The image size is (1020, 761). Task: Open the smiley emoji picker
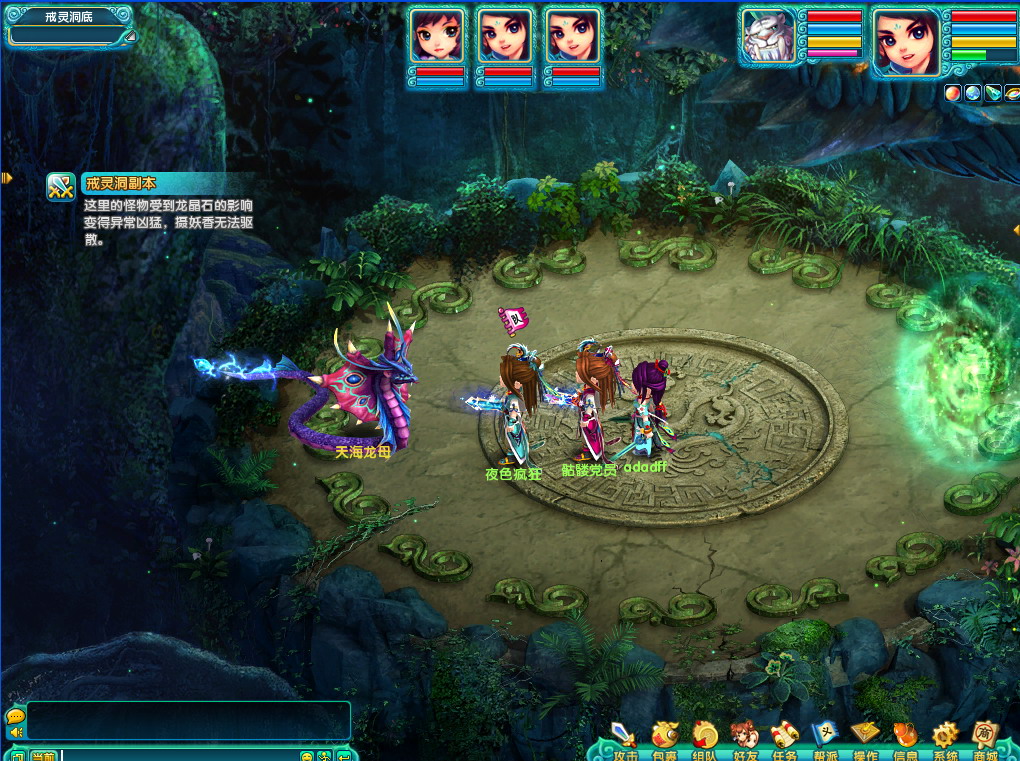(308, 755)
